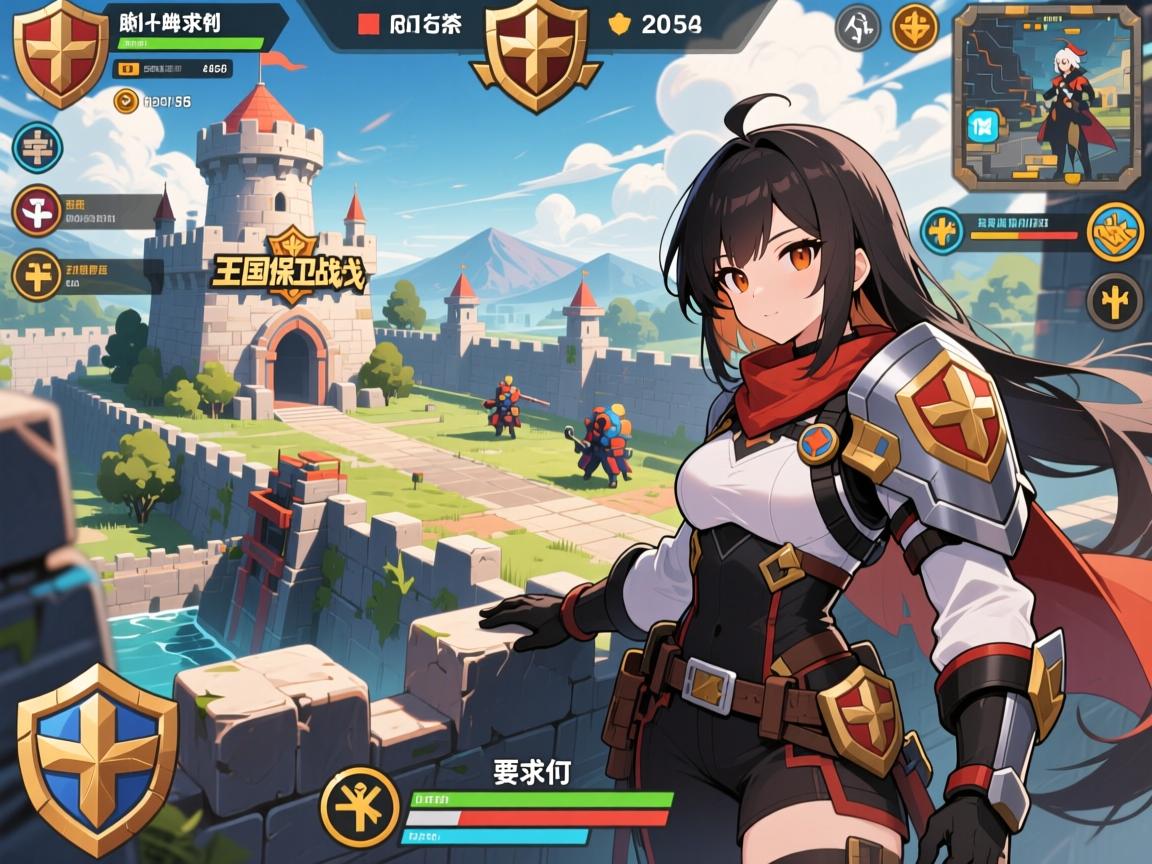Click the small gold coin icon under nameplate
The image size is (1152, 864).
coord(126,100)
